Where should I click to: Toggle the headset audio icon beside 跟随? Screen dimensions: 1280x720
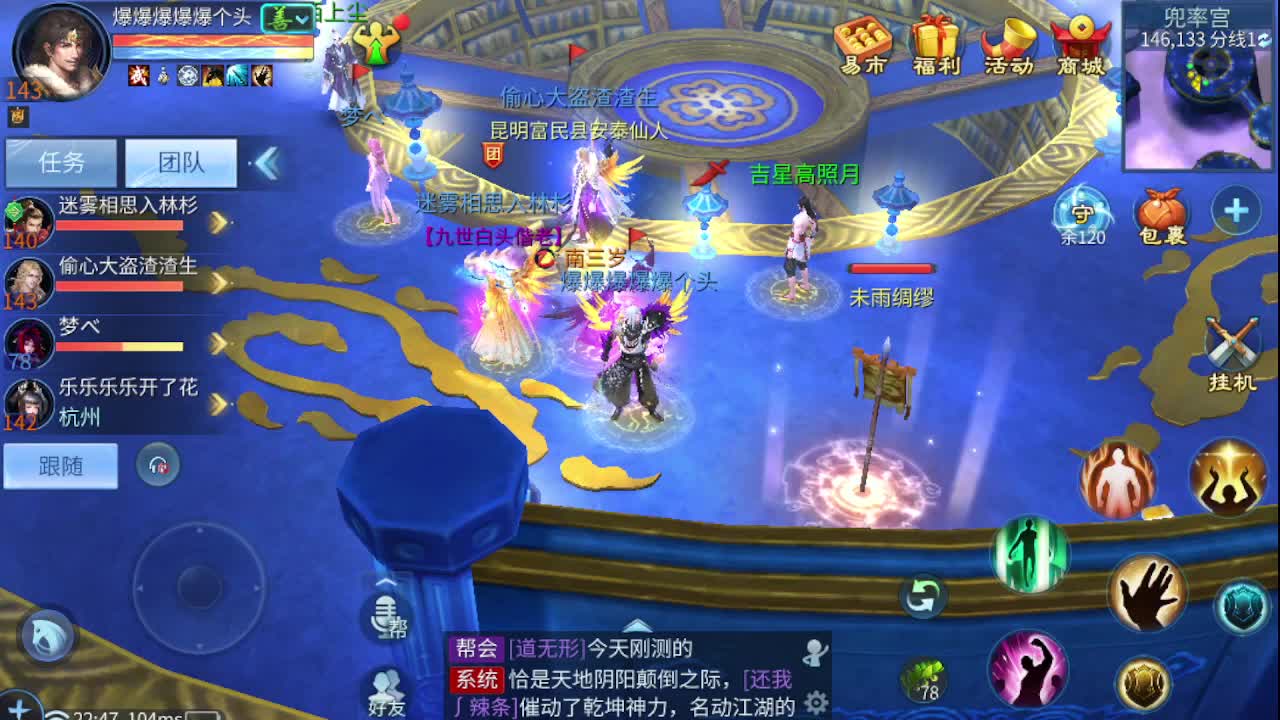pyautogui.click(x=156, y=463)
